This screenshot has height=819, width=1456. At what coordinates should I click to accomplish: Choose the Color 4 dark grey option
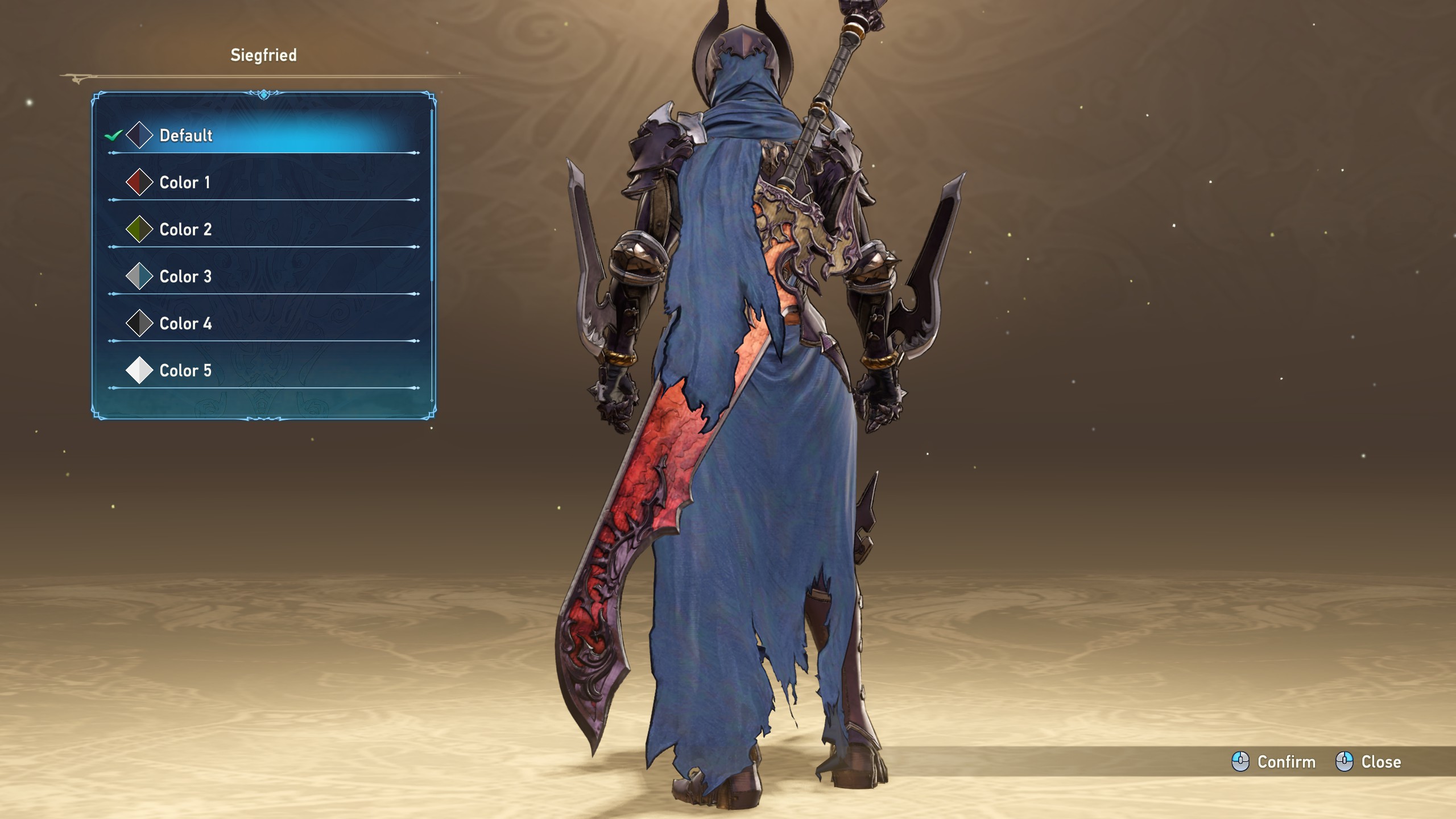click(x=185, y=324)
